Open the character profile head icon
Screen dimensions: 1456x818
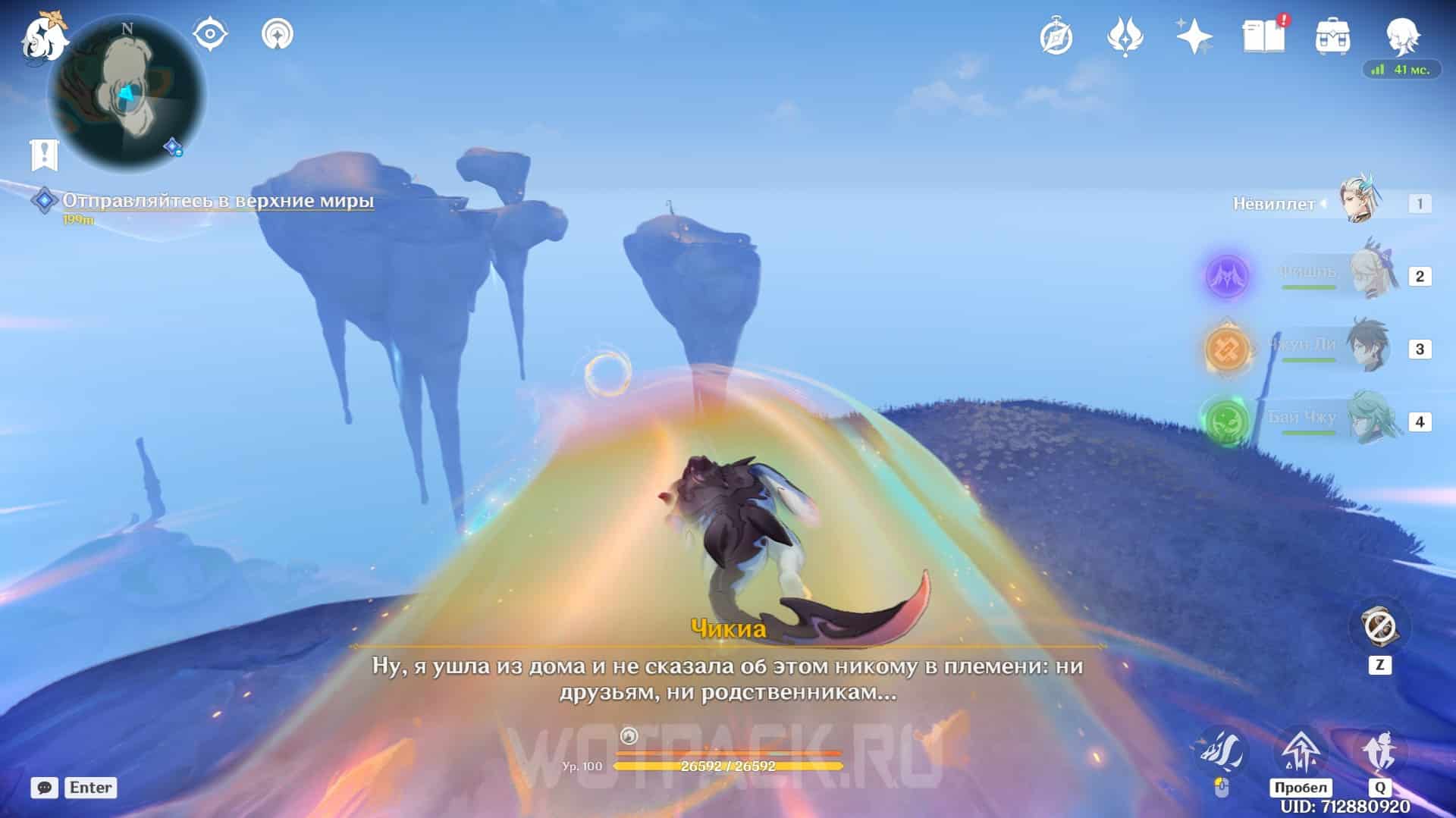click(1402, 36)
